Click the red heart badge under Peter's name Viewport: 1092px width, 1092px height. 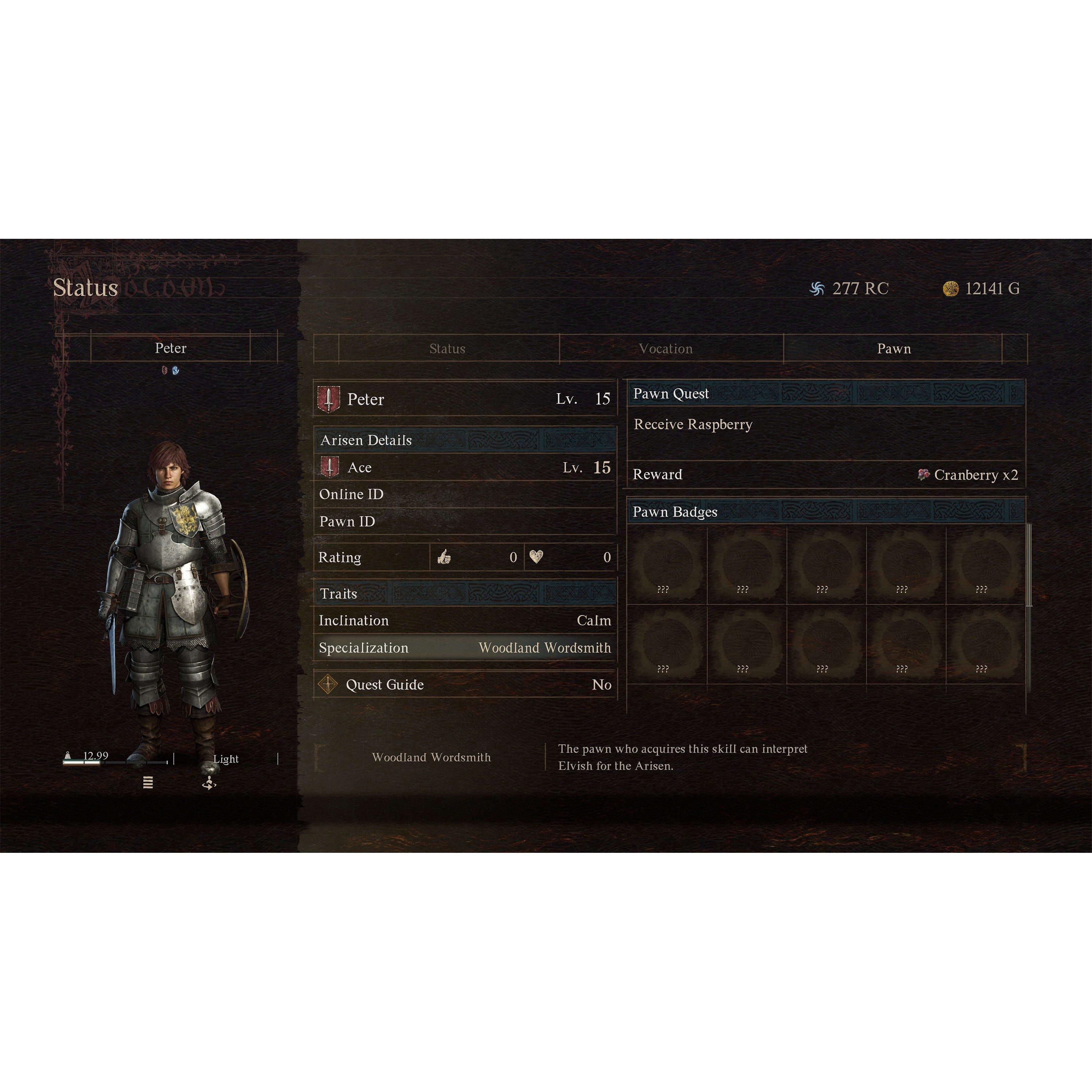(165, 370)
